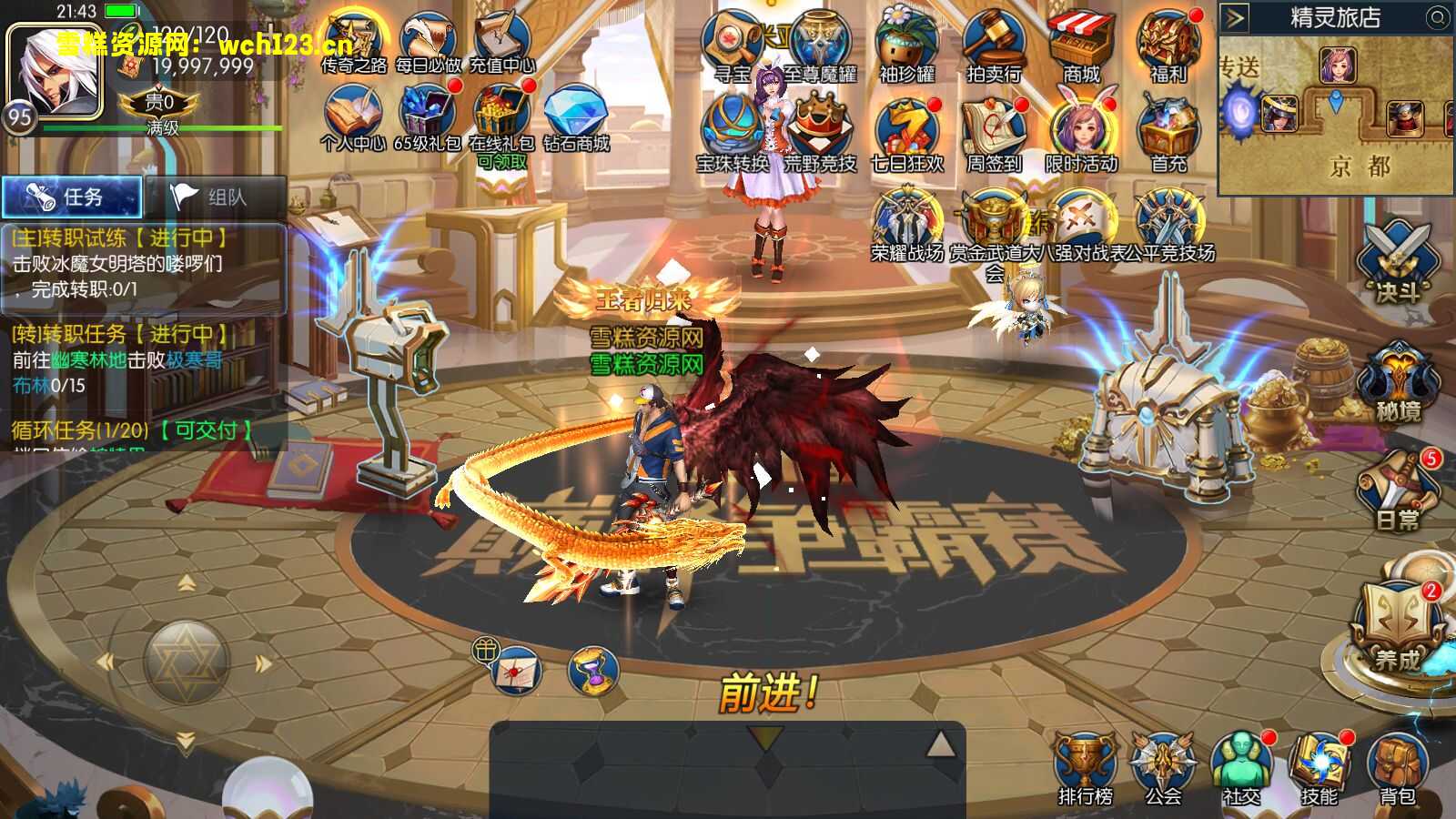Enter the 决斗 duel mode
Screen dimensions: 1456x819
click(x=1398, y=262)
